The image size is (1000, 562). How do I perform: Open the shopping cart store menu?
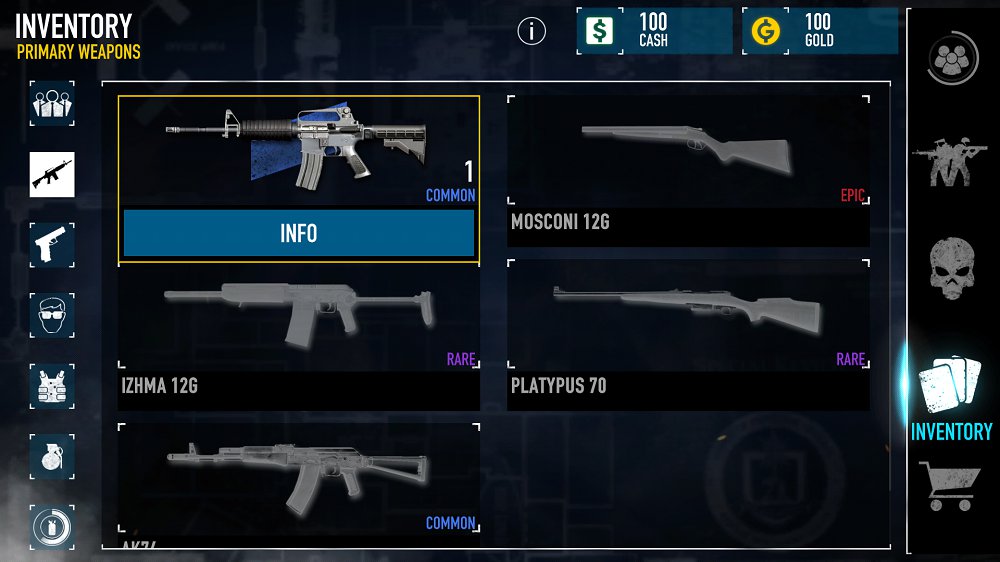pos(950,486)
